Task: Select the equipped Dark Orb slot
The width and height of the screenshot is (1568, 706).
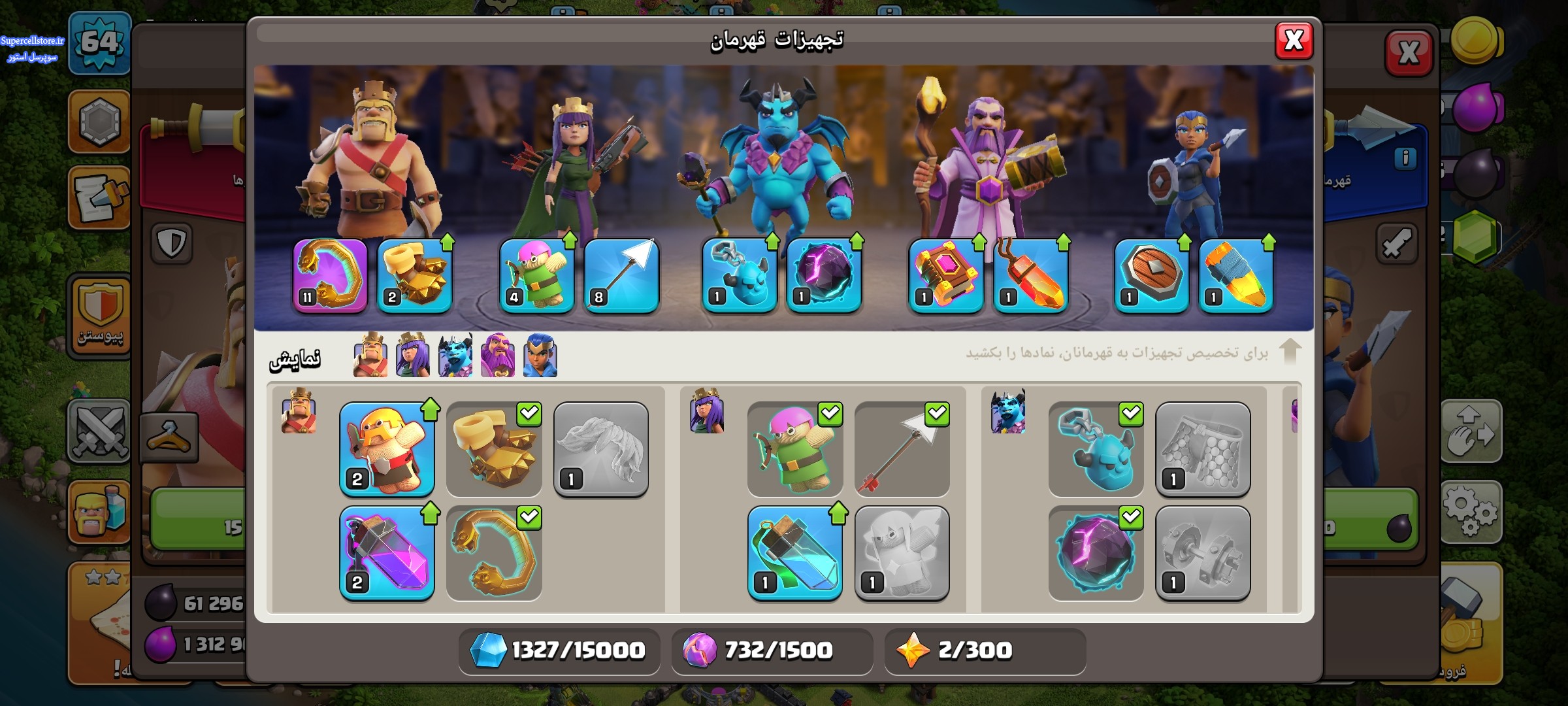Action: (x=824, y=275)
